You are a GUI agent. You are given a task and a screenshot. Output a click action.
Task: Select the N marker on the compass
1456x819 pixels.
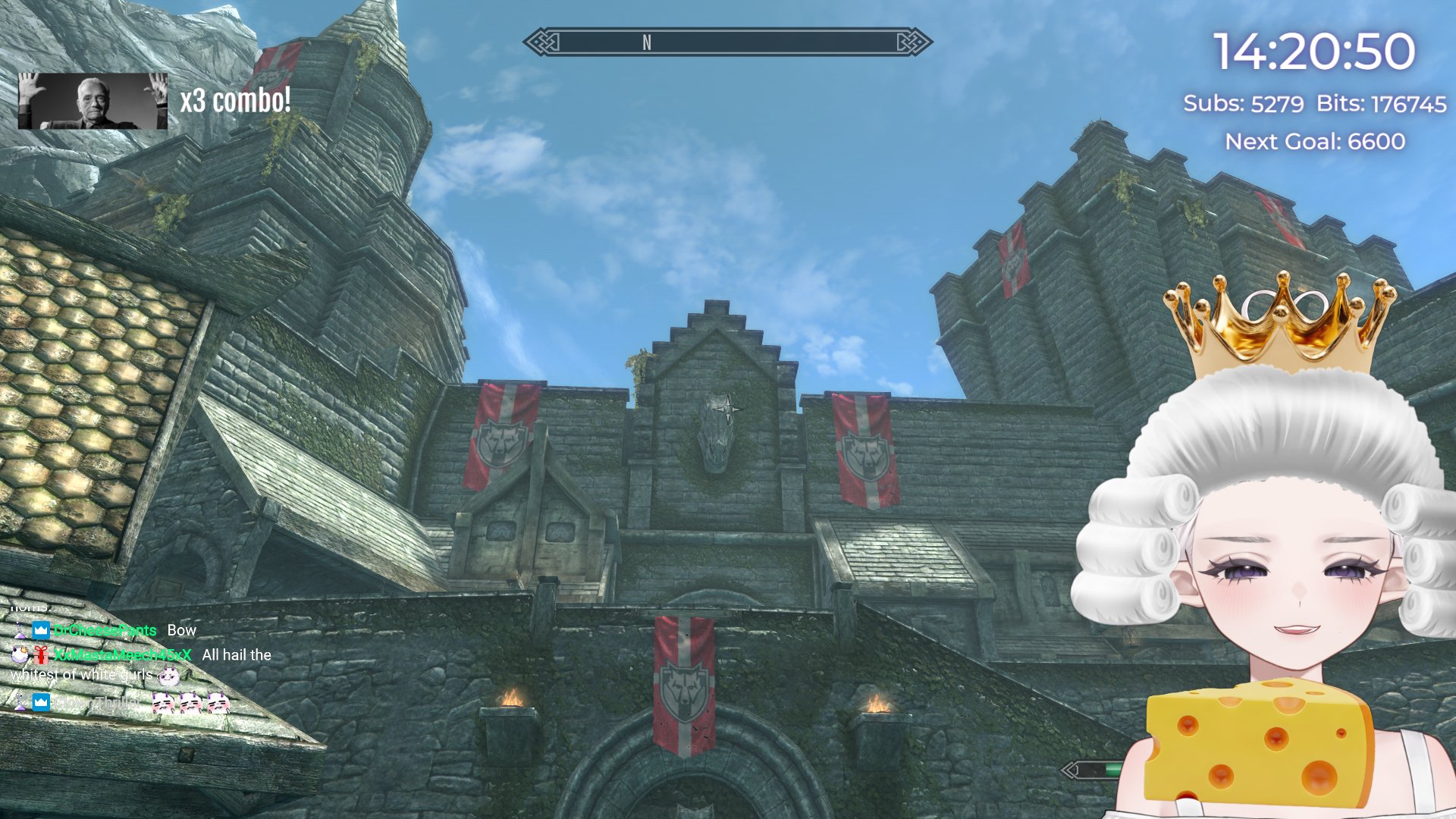pos(647,43)
